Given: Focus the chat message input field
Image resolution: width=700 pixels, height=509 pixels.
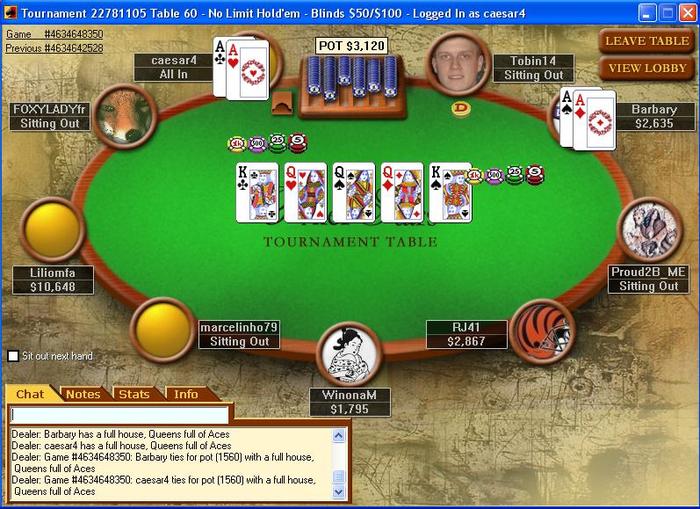Looking at the screenshot, I should tap(119, 414).
